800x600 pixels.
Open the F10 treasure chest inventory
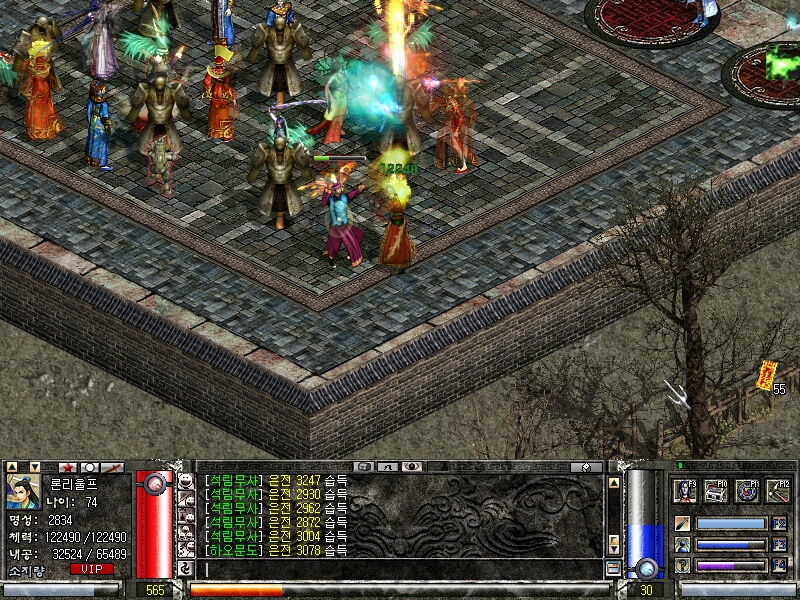(x=715, y=491)
